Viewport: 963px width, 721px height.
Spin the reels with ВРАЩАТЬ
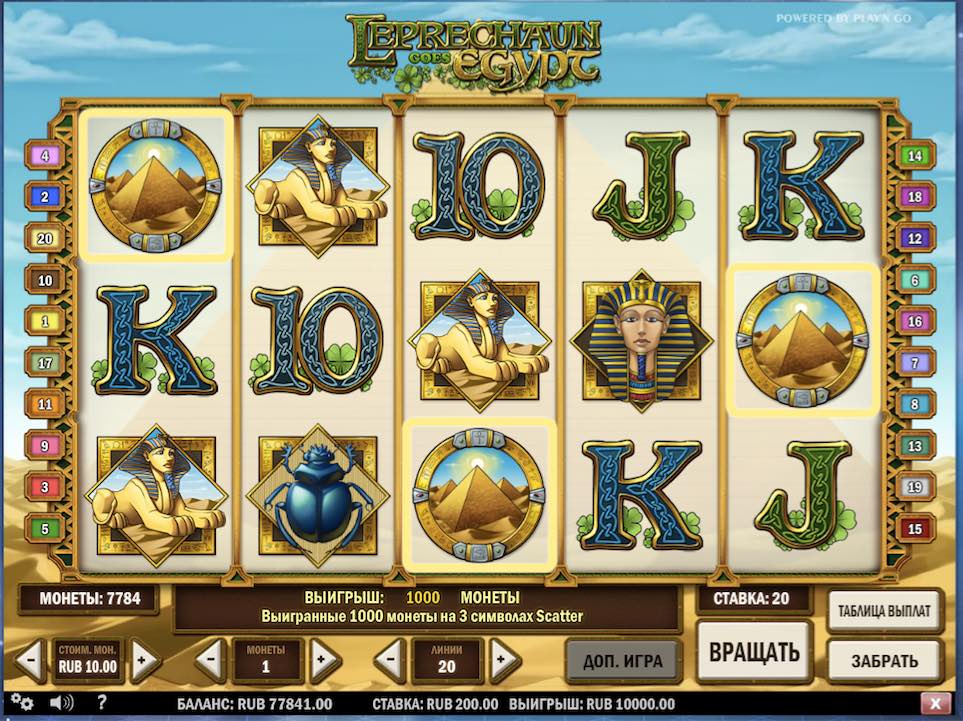click(755, 652)
